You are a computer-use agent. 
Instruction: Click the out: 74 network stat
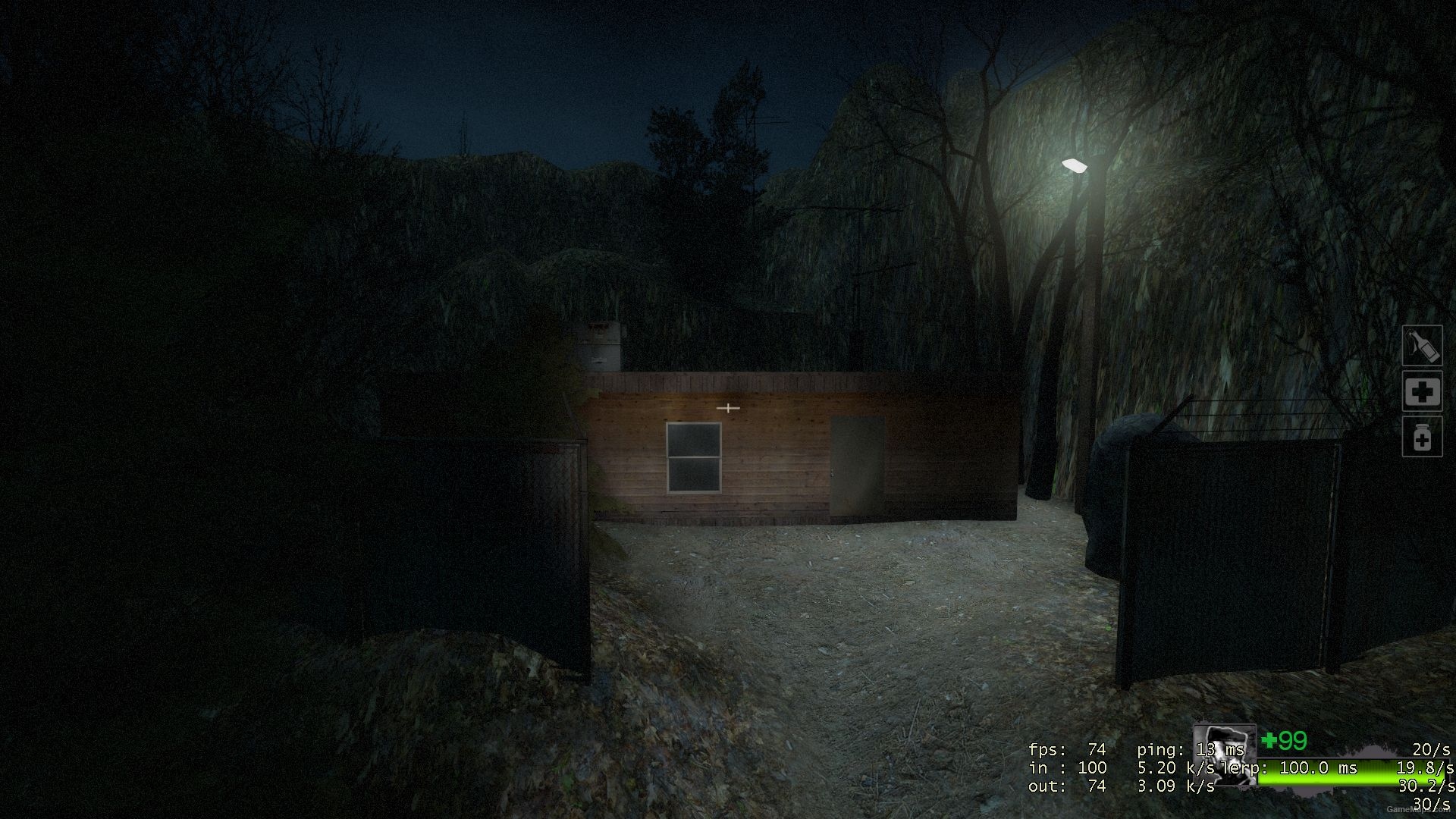click(x=1065, y=786)
